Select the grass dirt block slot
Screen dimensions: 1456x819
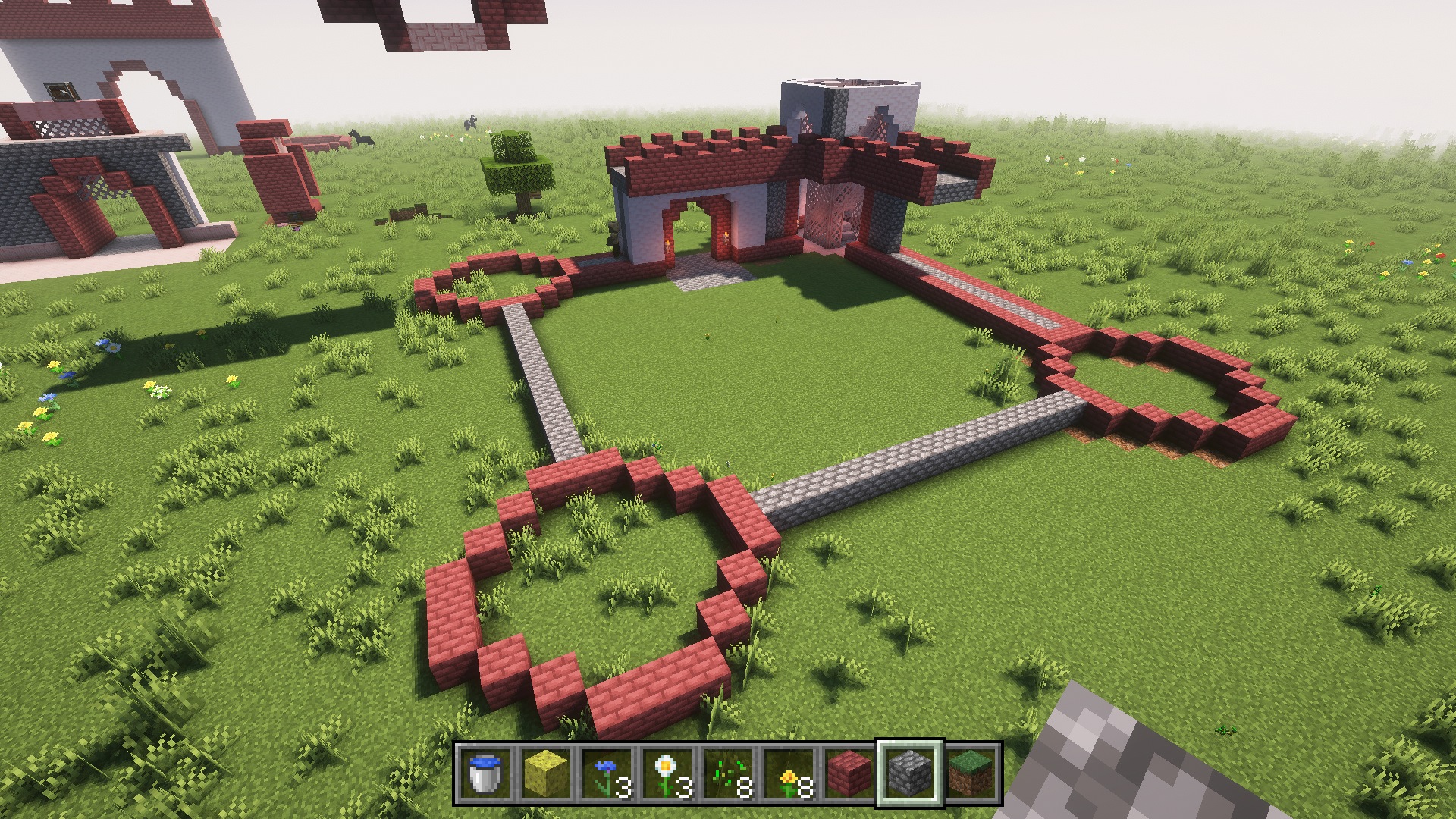pos(971,773)
